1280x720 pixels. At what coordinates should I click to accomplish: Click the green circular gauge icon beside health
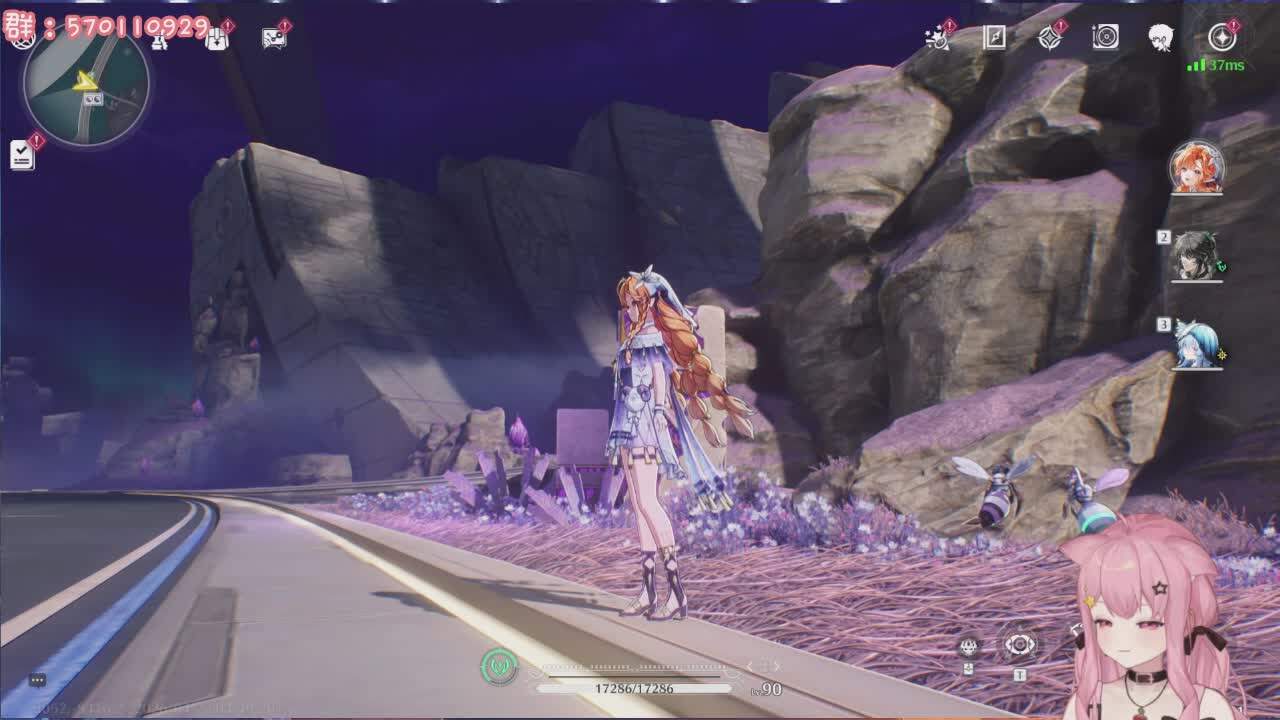coord(498,666)
